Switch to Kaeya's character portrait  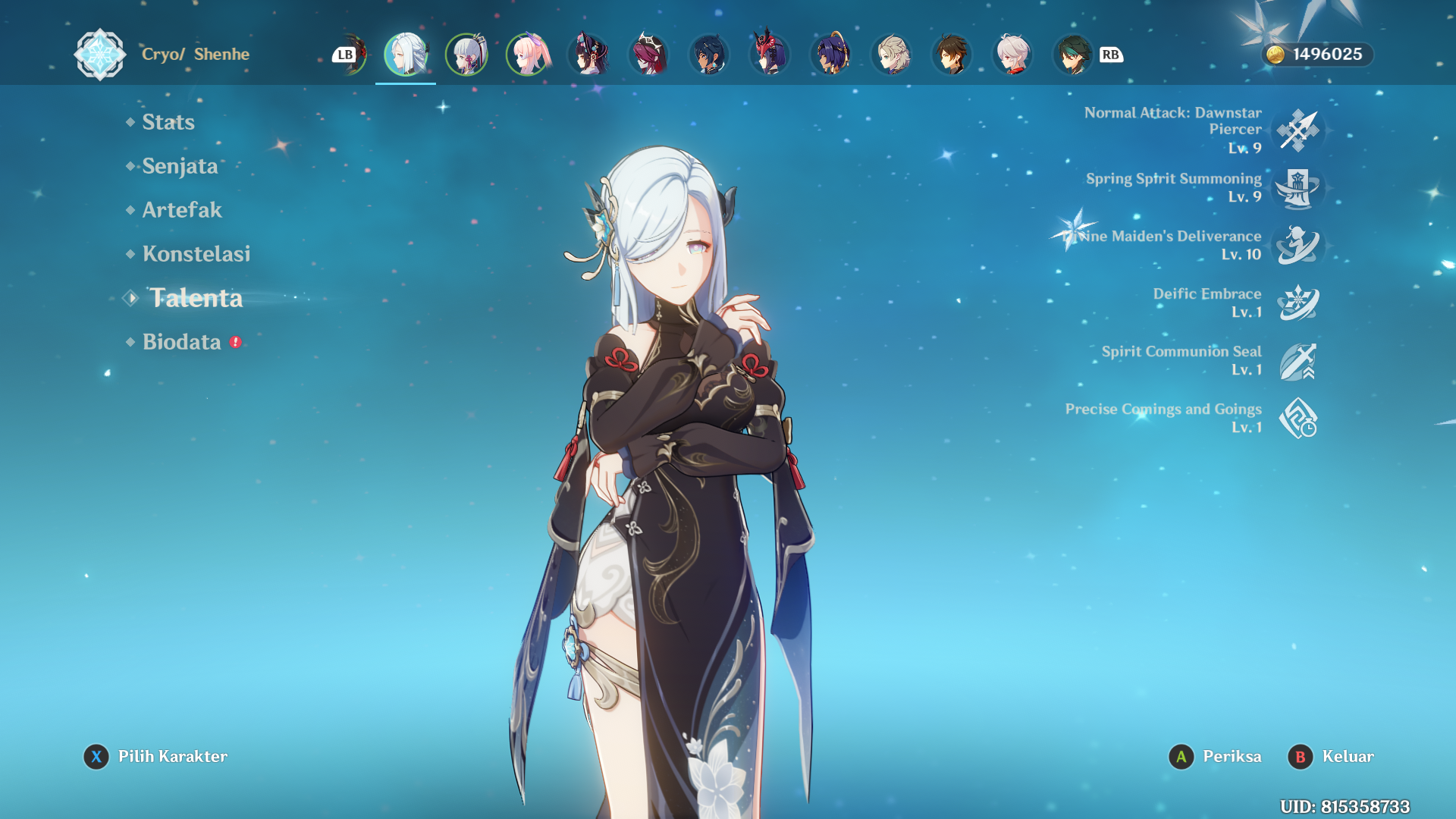pyautogui.click(x=709, y=55)
